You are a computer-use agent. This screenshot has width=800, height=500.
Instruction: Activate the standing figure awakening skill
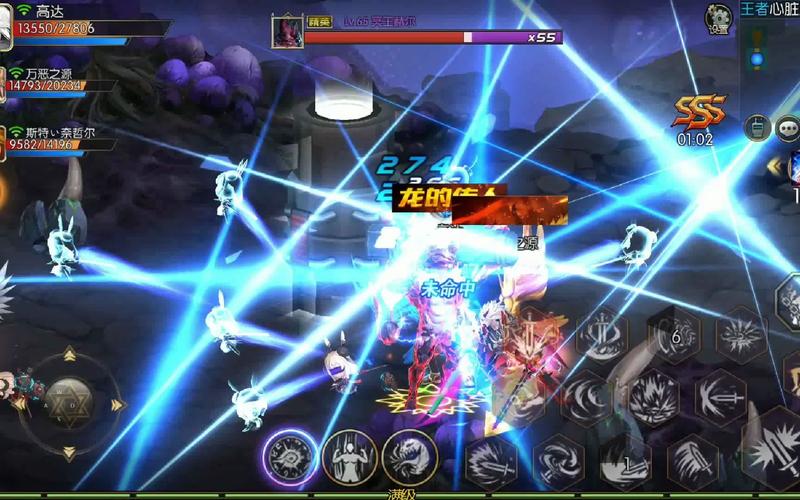pyautogui.click(x=350, y=458)
